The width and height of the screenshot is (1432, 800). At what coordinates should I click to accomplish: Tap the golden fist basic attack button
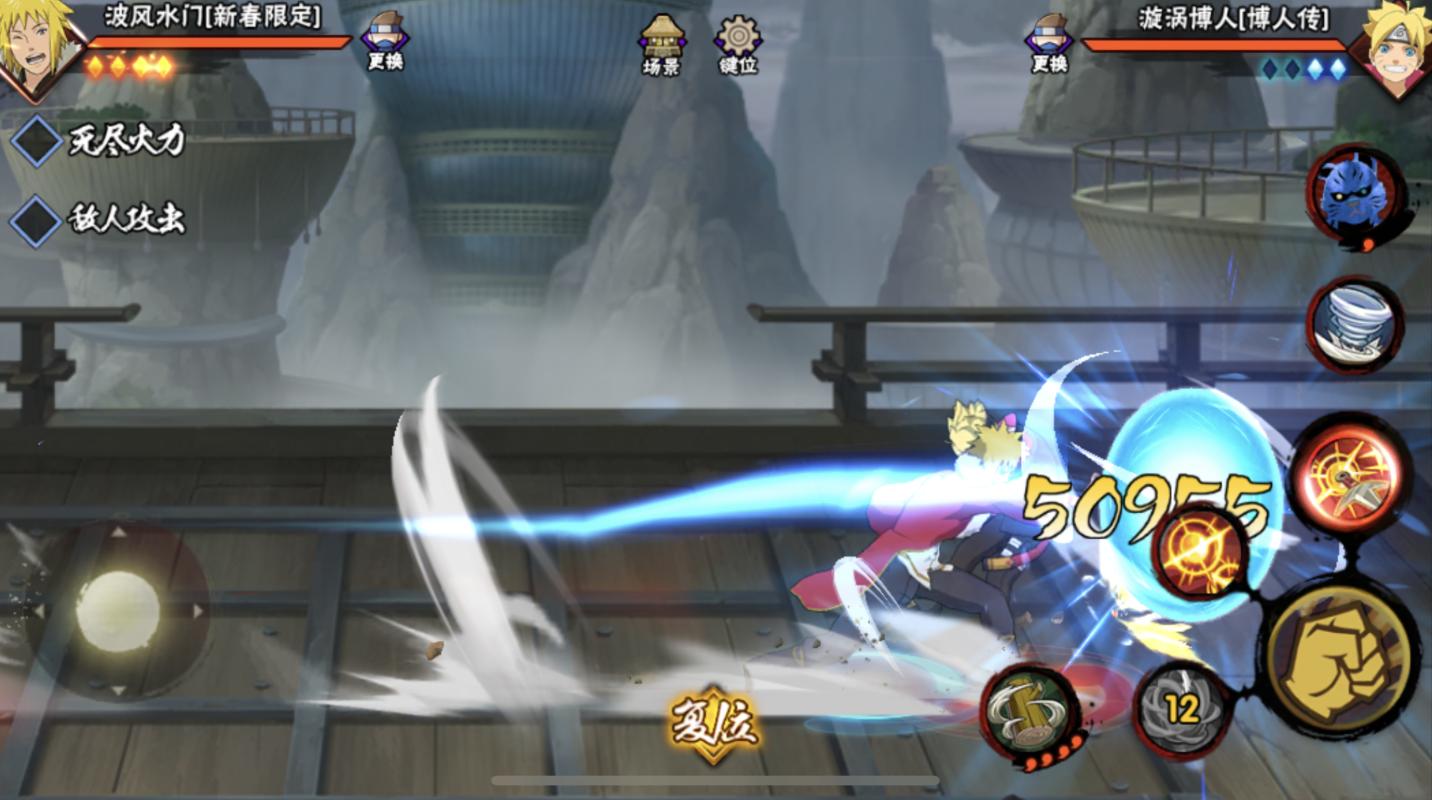[x=1339, y=659]
